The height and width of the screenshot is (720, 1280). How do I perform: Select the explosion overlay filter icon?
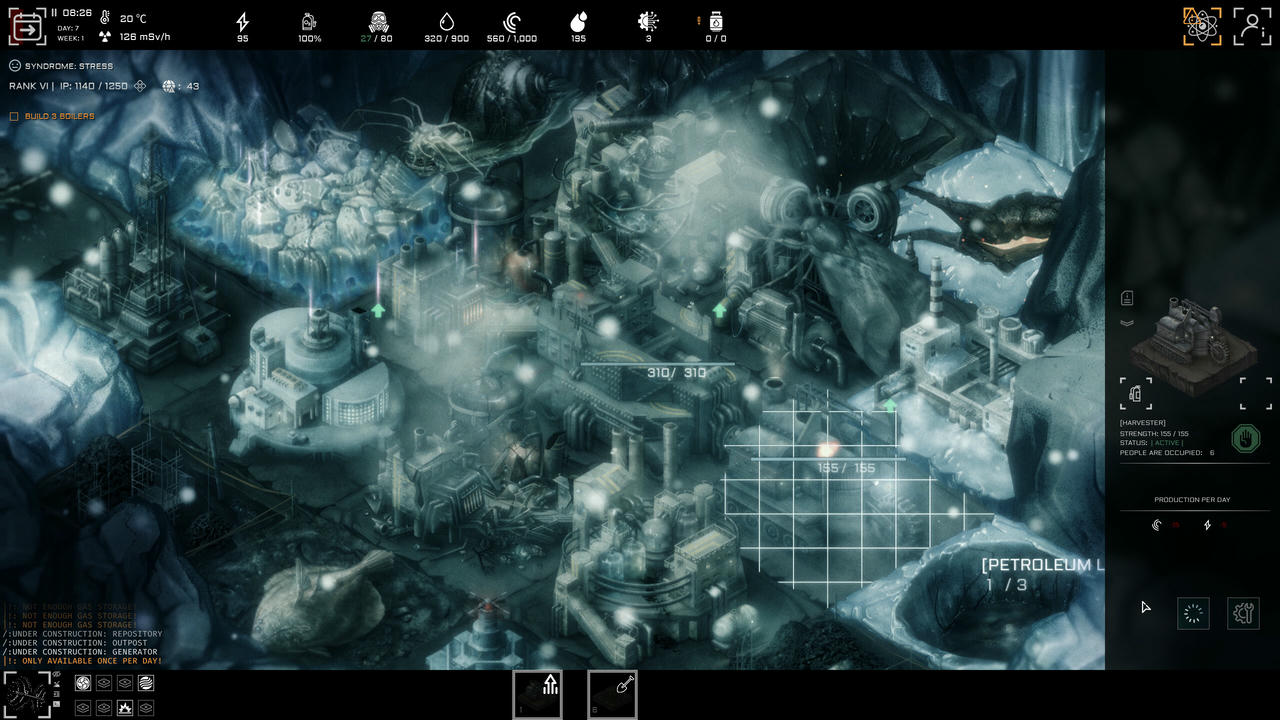point(125,708)
